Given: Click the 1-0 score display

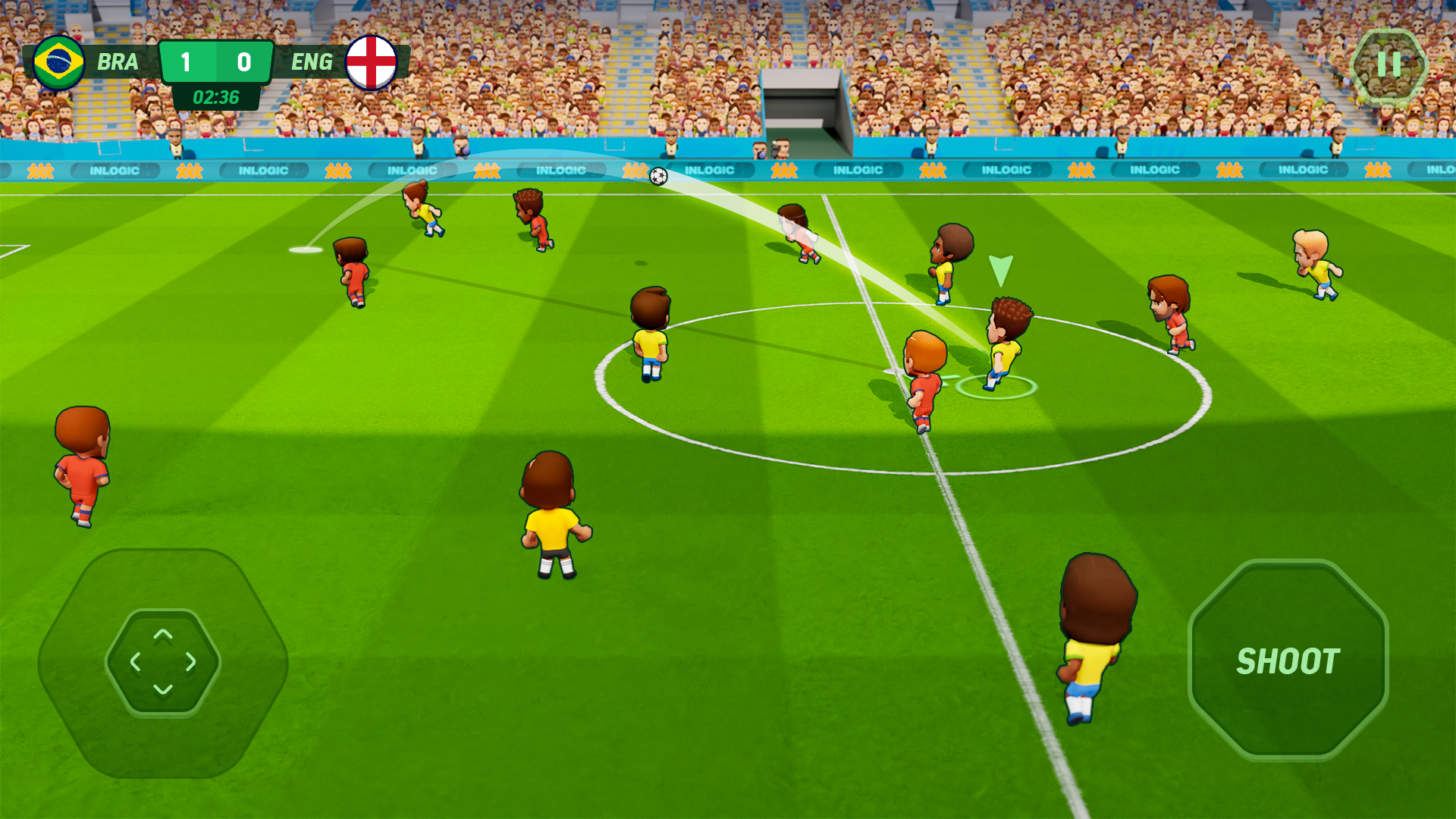Looking at the screenshot, I should pyautogui.click(x=215, y=63).
